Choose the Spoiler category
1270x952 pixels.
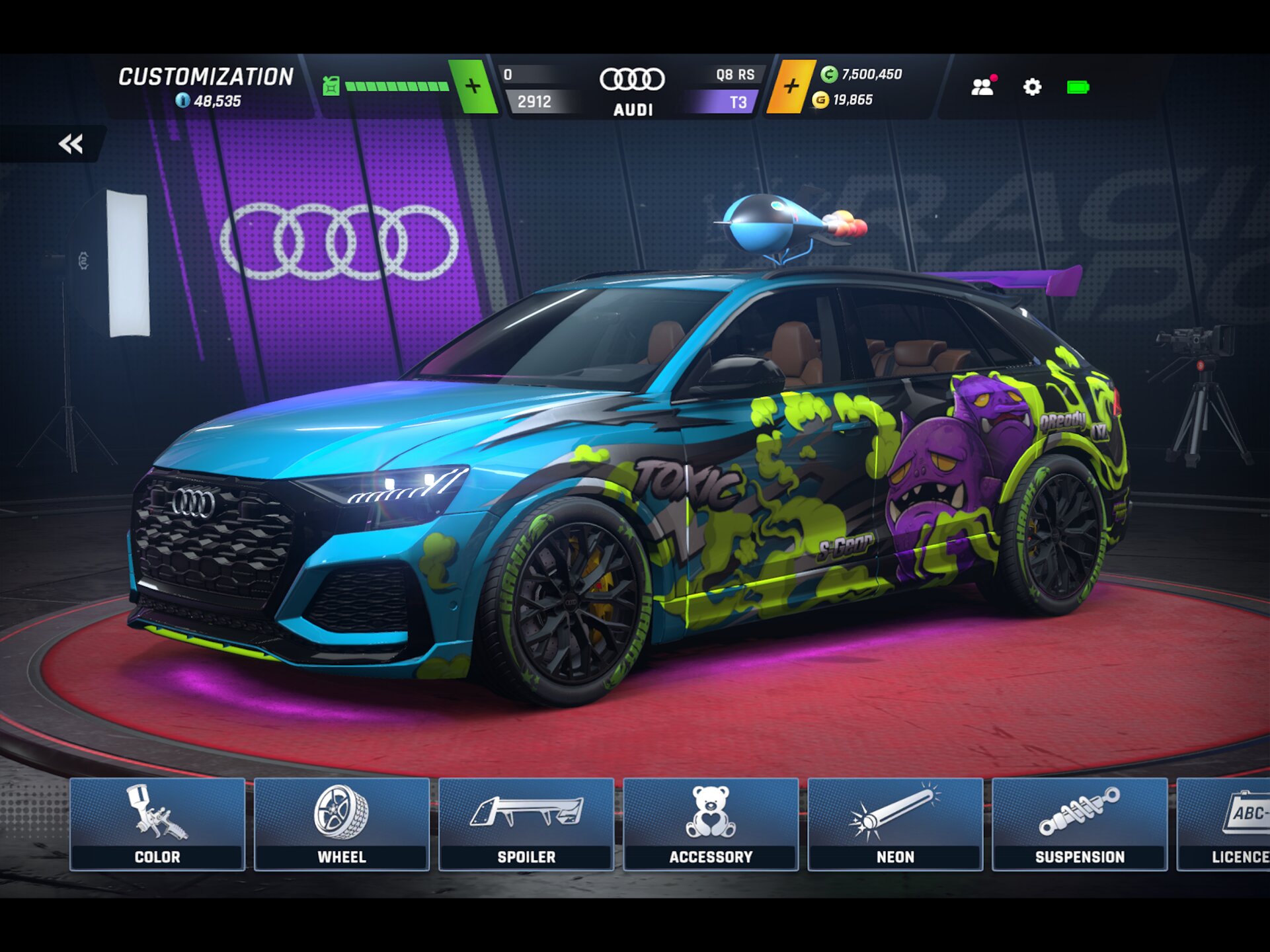(526, 824)
